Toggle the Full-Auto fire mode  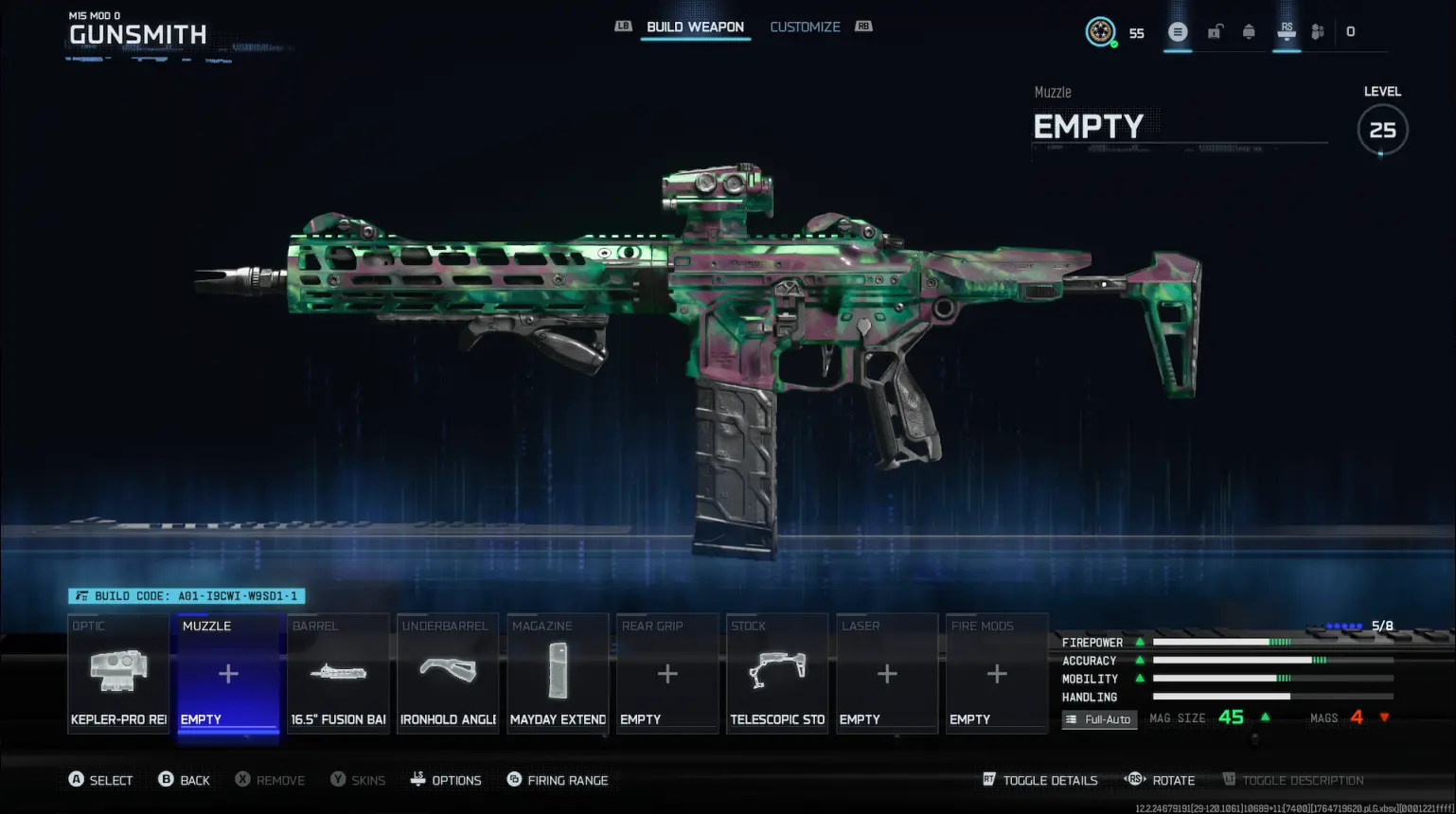coord(1099,719)
